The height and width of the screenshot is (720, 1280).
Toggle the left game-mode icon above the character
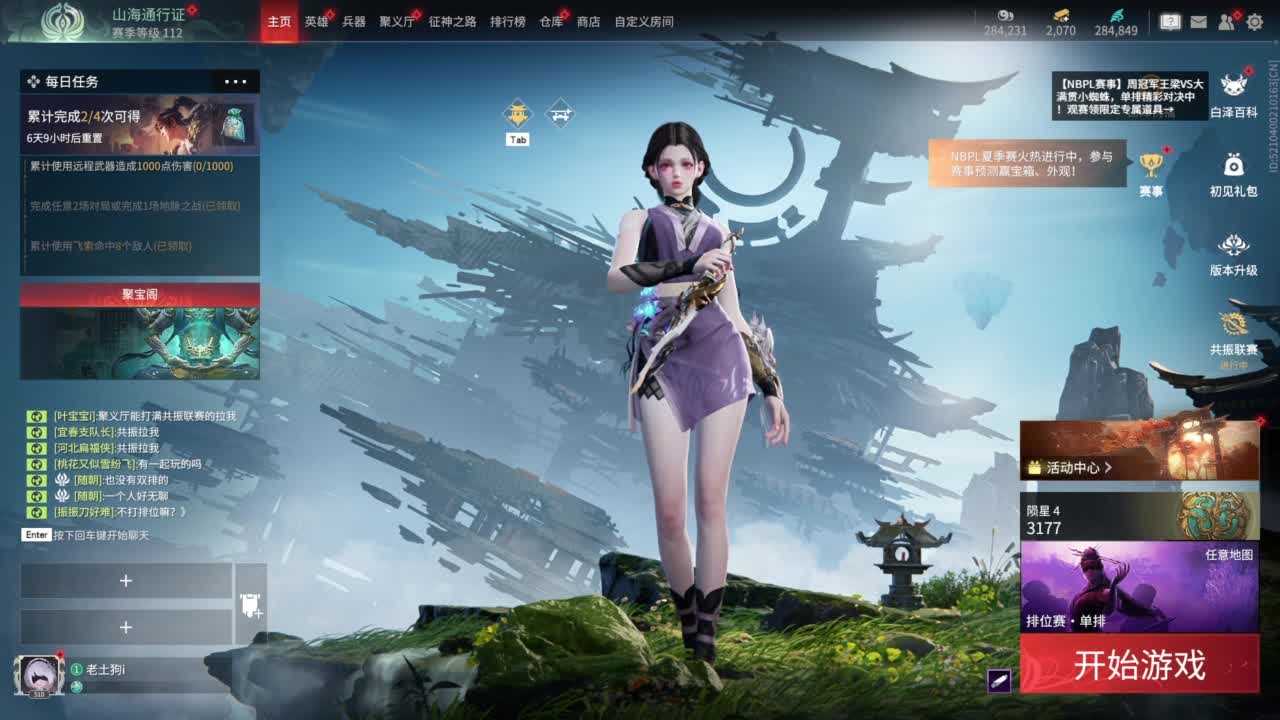pyautogui.click(x=517, y=113)
